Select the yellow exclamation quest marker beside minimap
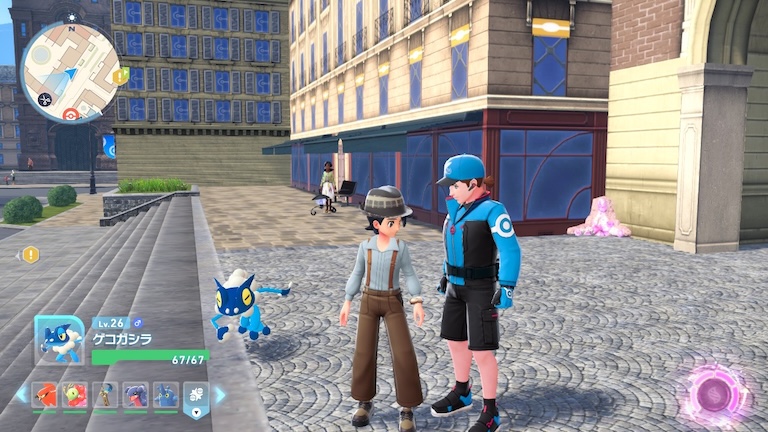768x432 pixels. coord(120,75)
